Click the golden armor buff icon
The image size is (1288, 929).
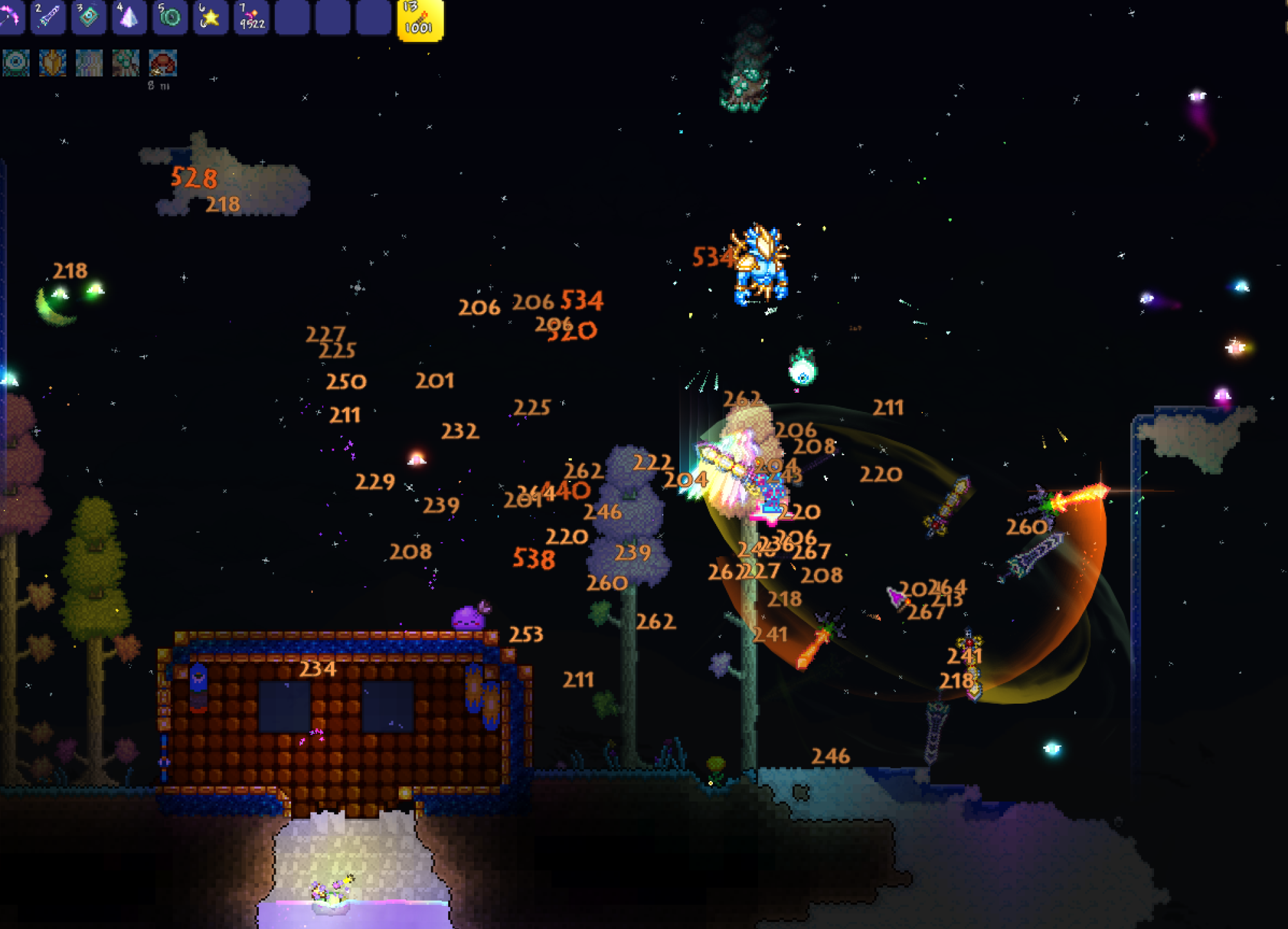coord(53,63)
